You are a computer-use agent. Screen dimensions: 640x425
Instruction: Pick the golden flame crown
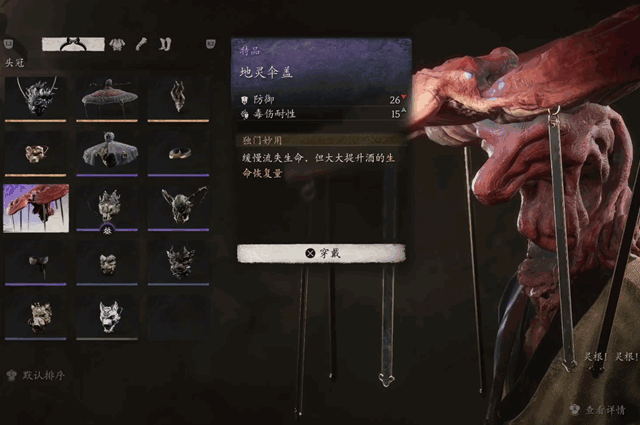click(x=179, y=96)
